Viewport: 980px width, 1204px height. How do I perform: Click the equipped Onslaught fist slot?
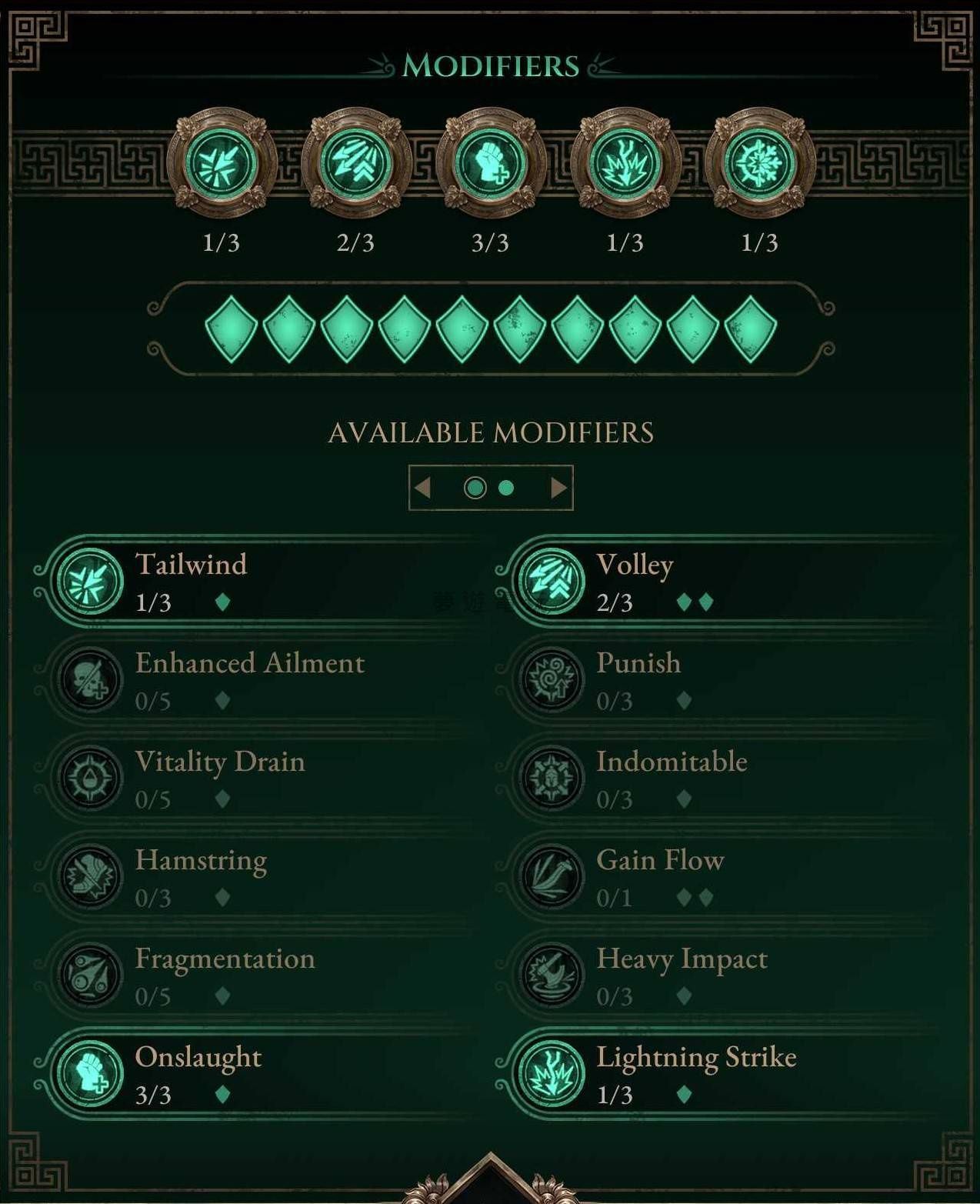(x=491, y=164)
